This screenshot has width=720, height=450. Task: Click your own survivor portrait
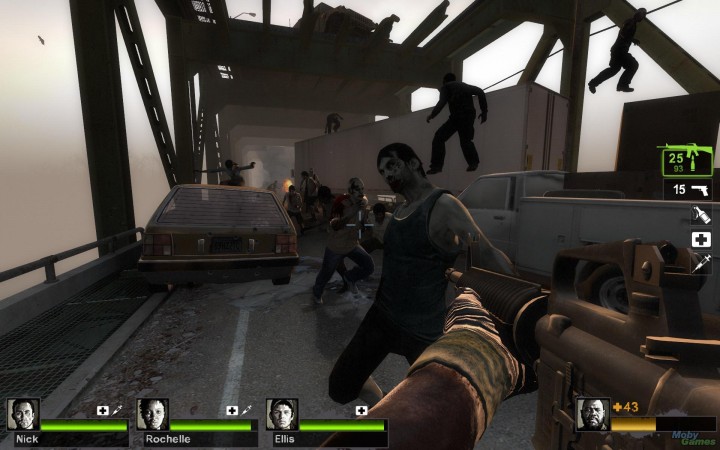593,414
